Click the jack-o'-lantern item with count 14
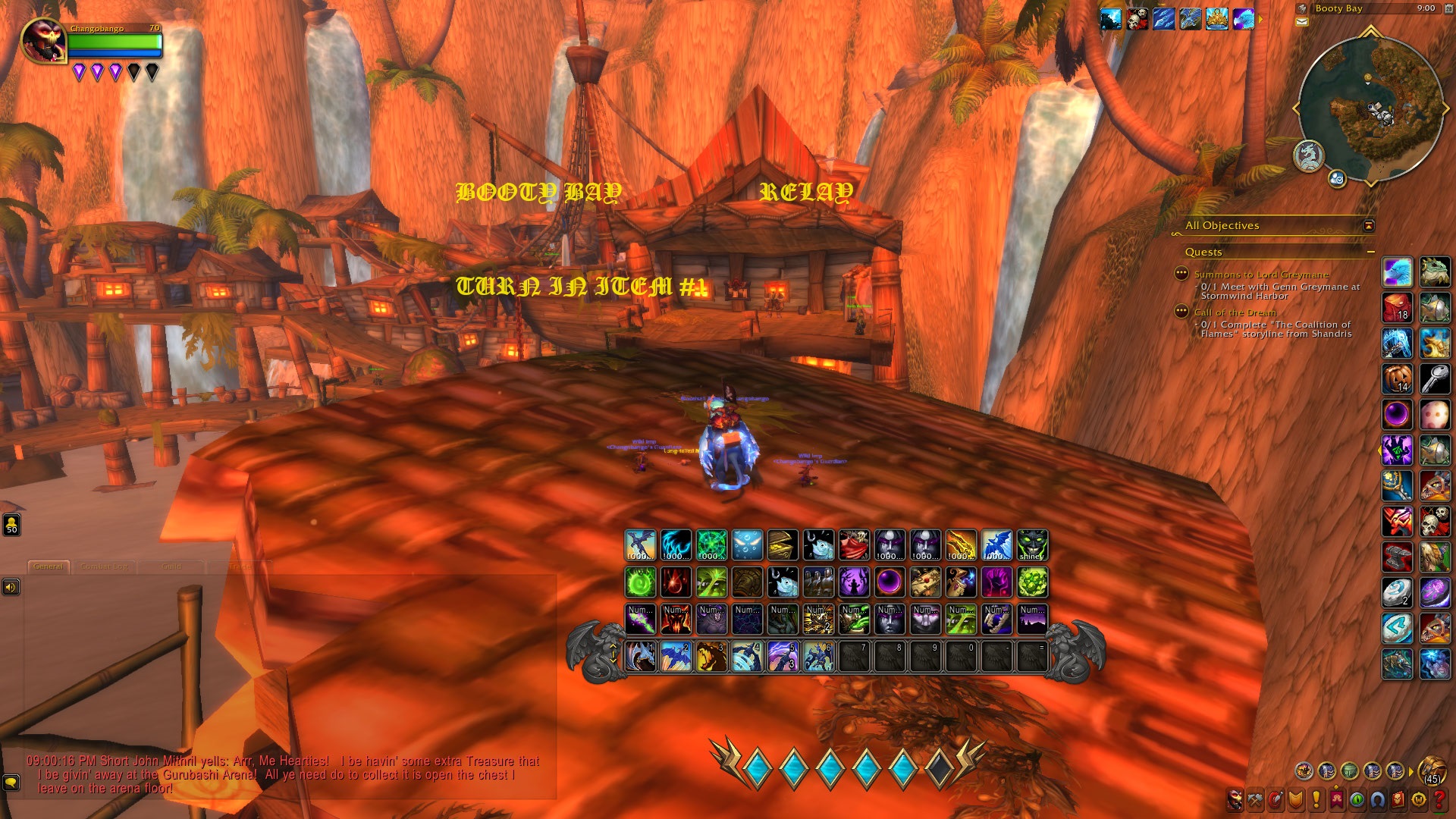Screen dimensions: 1456x819 (1397, 378)
